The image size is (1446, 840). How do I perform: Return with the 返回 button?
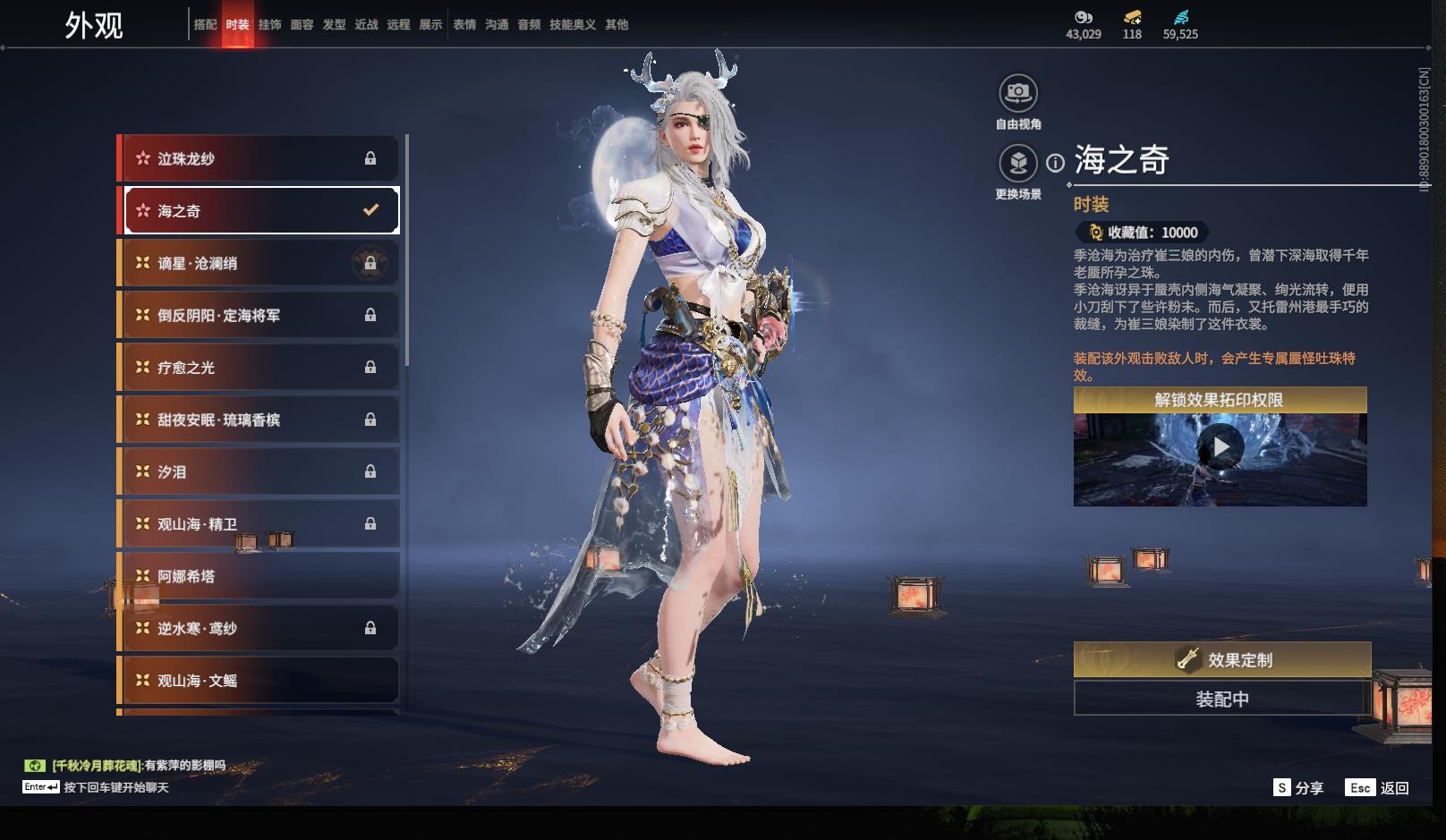tap(1378, 787)
